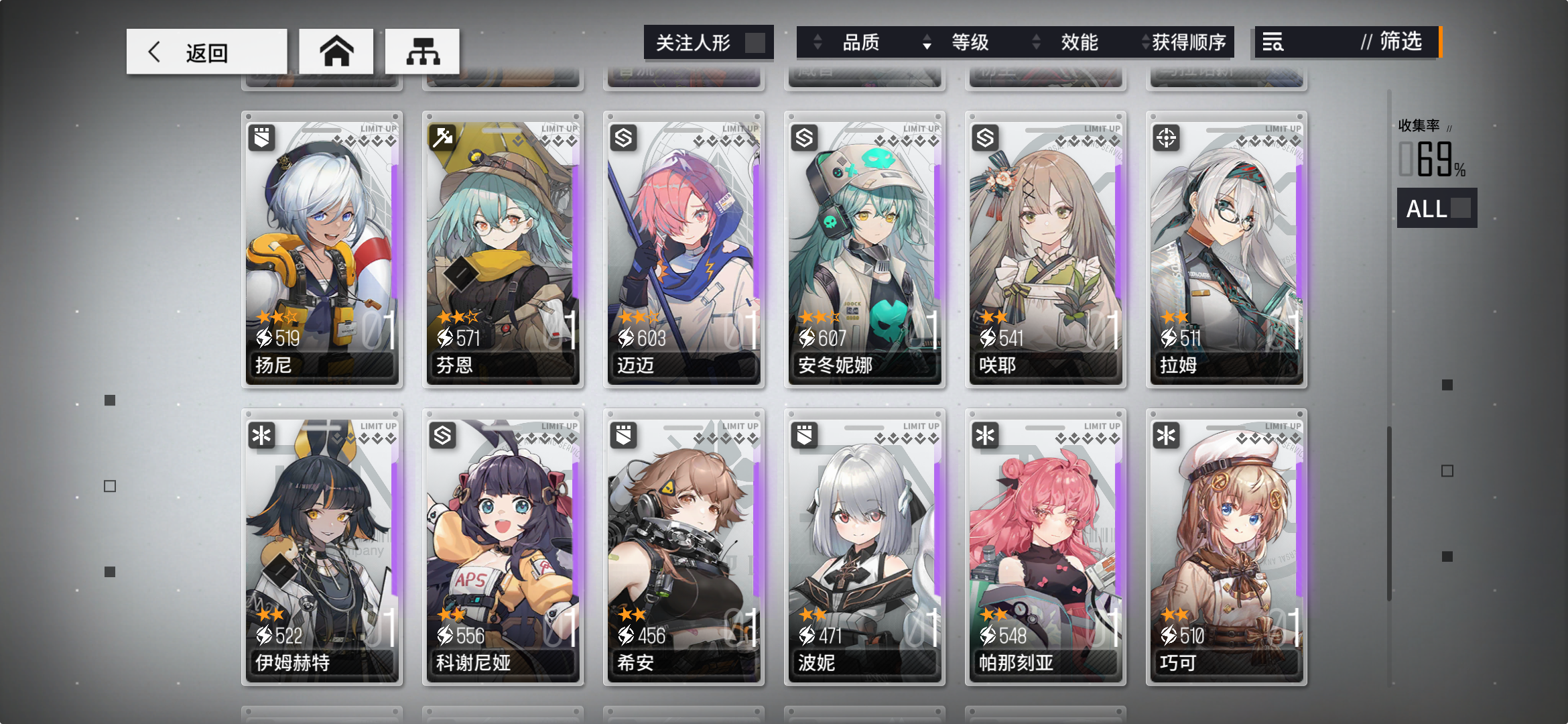Image resolution: width=1568 pixels, height=724 pixels.
Task: Select the shield class icon on 扬尼's card
Action: tap(263, 139)
